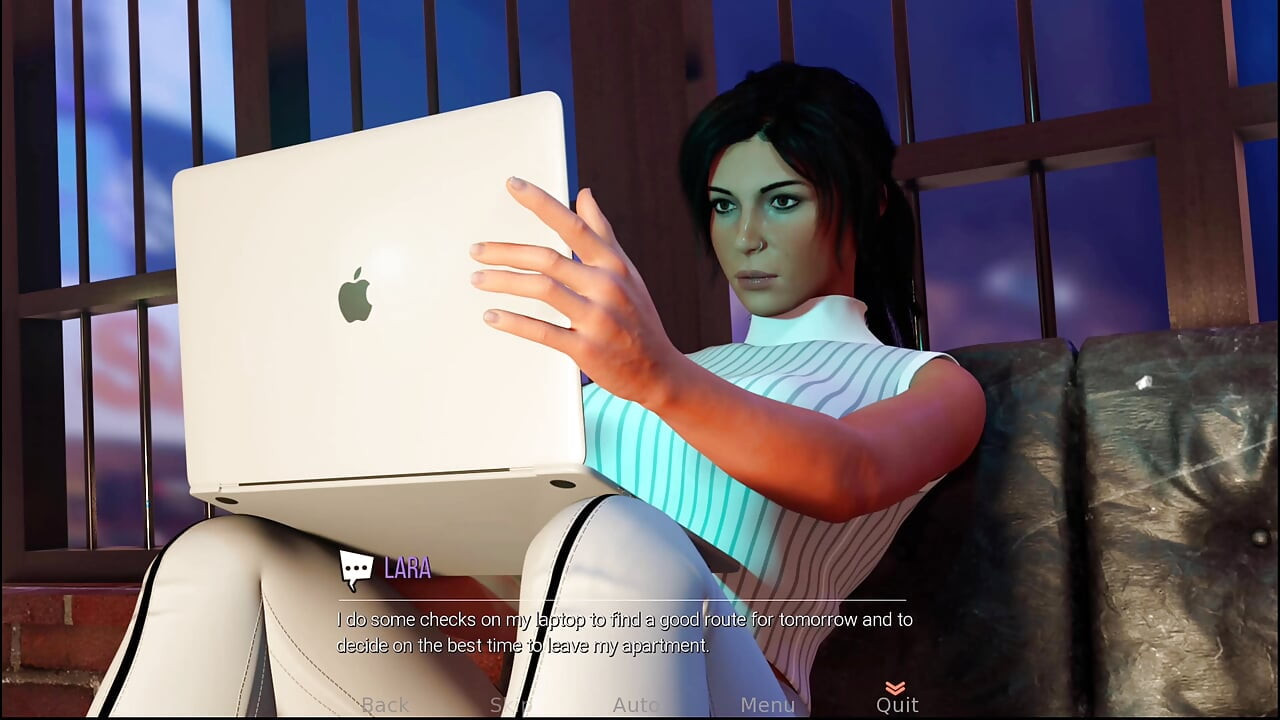Click the Auto option in the quick menu
This screenshot has width=1280, height=720.
click(x=637, y=705)
